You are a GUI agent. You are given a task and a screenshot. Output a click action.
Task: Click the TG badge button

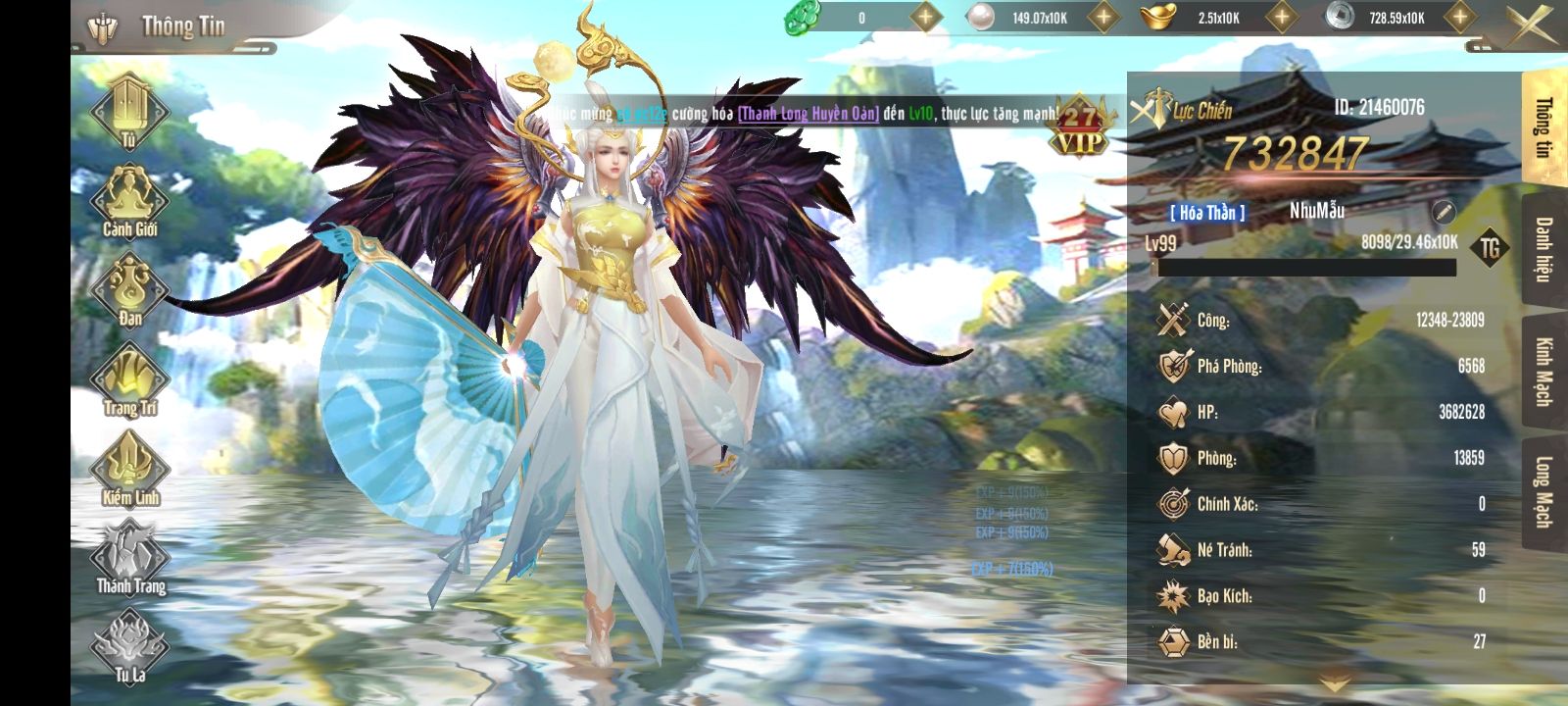pyautogui.click(x=1490, y=248)
